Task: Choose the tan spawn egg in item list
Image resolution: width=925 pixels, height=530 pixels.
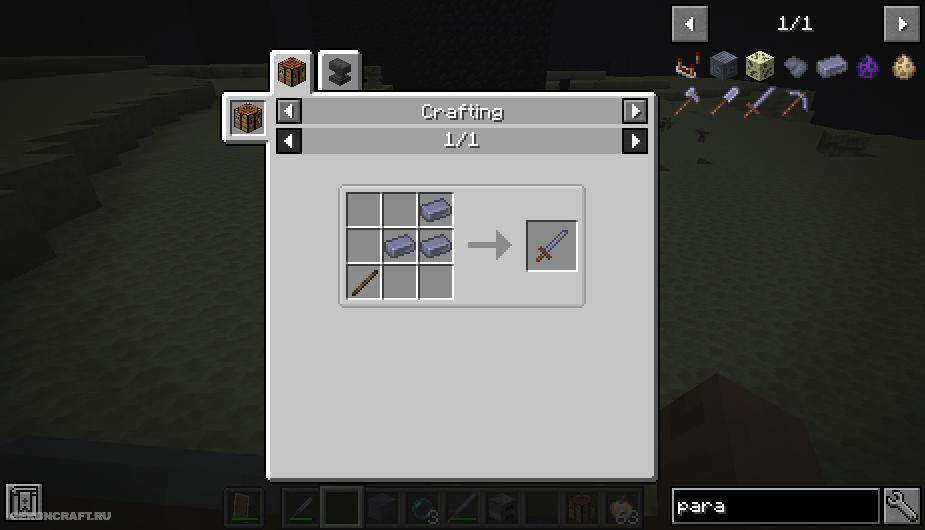Action: tap(904, 67)
